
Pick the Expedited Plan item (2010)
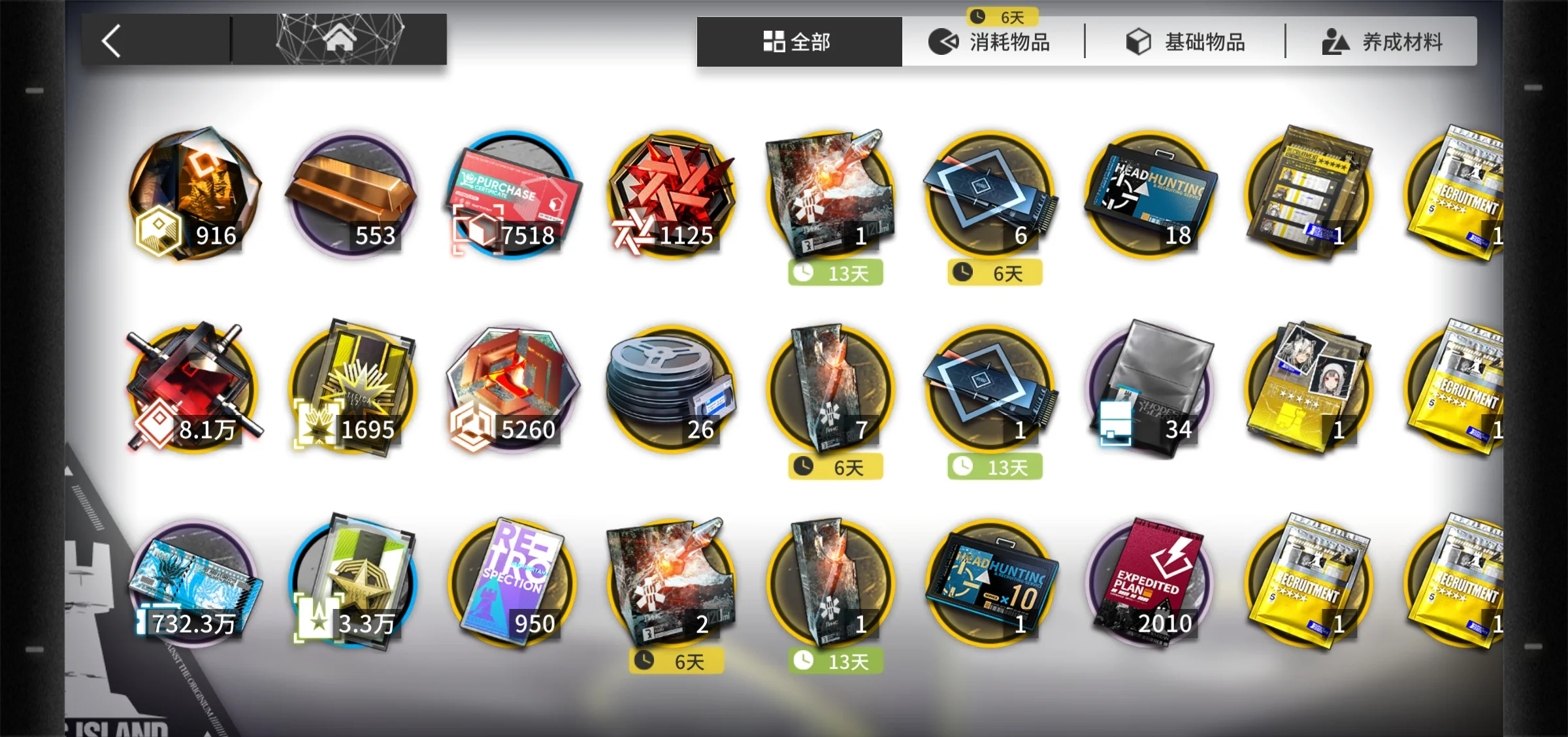(x=1150, y=583)
